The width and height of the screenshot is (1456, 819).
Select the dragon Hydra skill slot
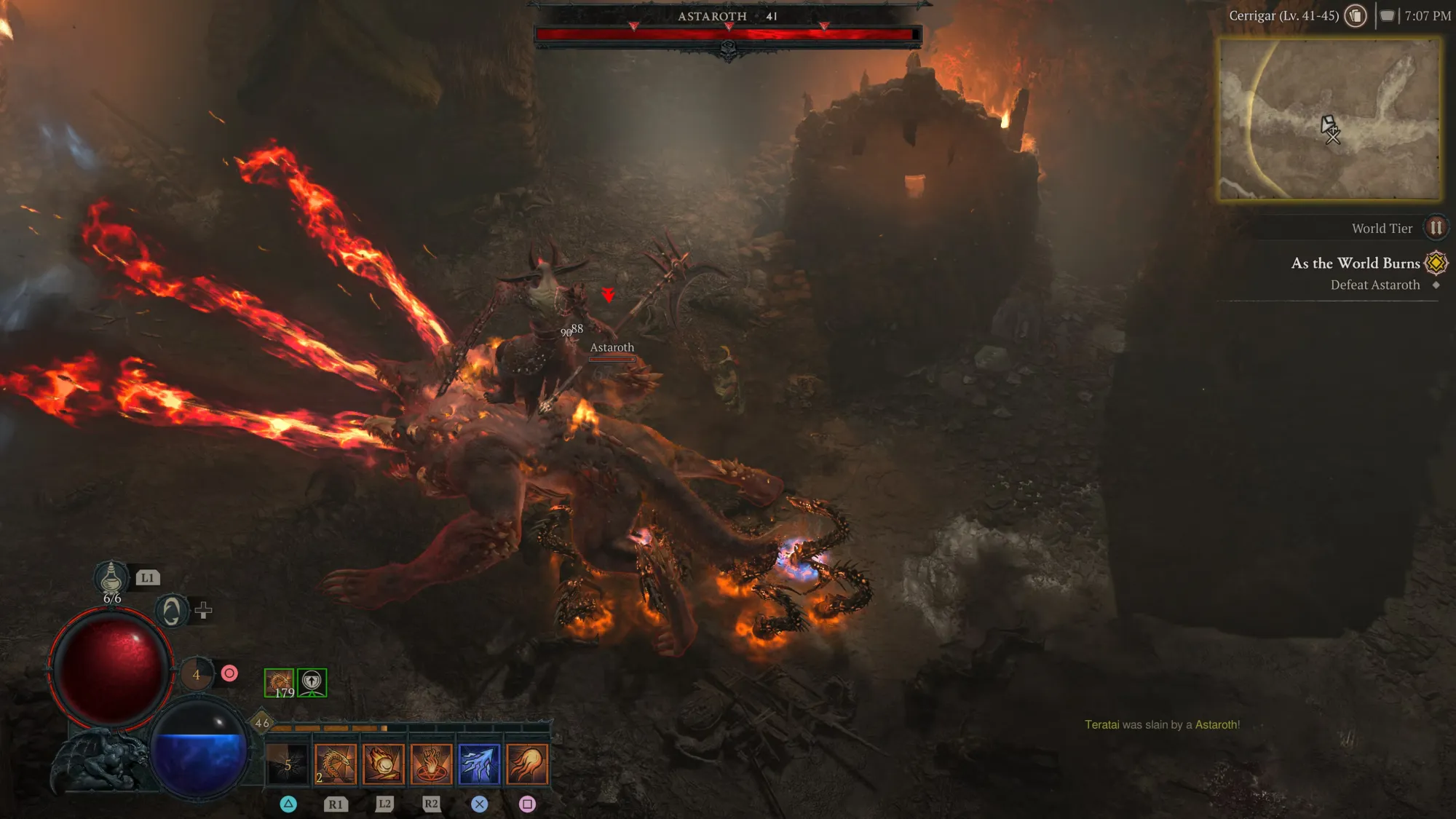[336, 764]
